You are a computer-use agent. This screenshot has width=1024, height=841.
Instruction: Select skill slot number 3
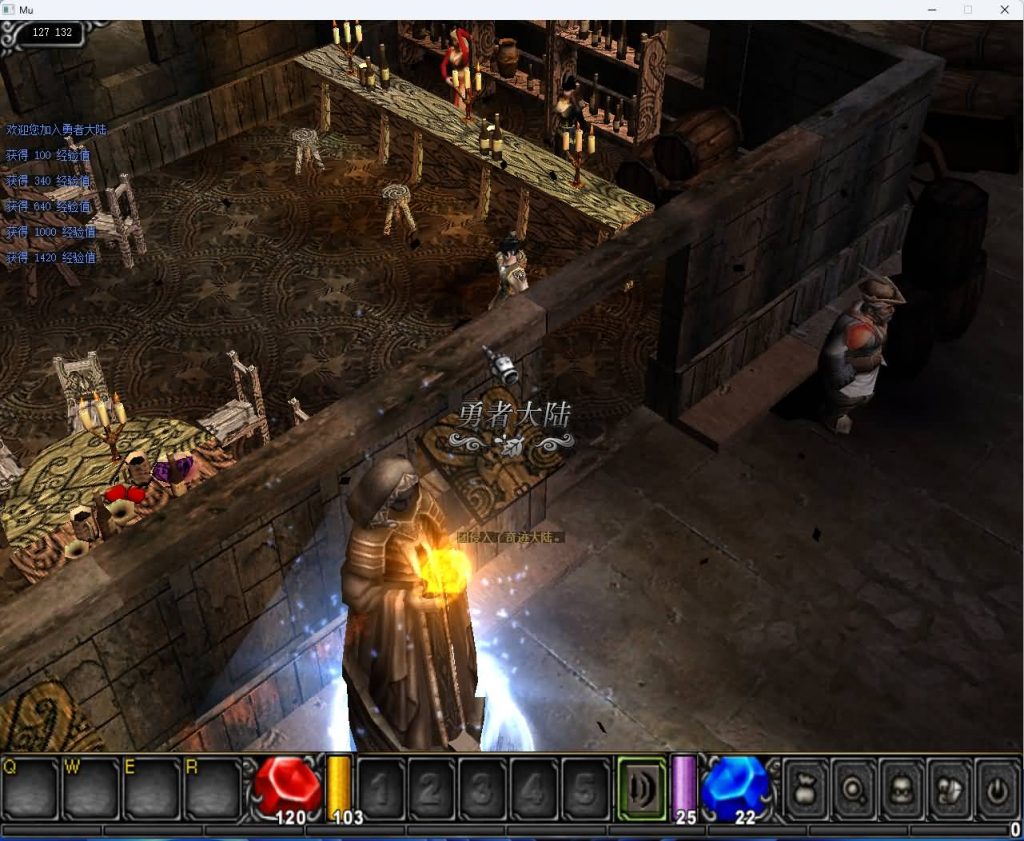click(x=483, y=789)
